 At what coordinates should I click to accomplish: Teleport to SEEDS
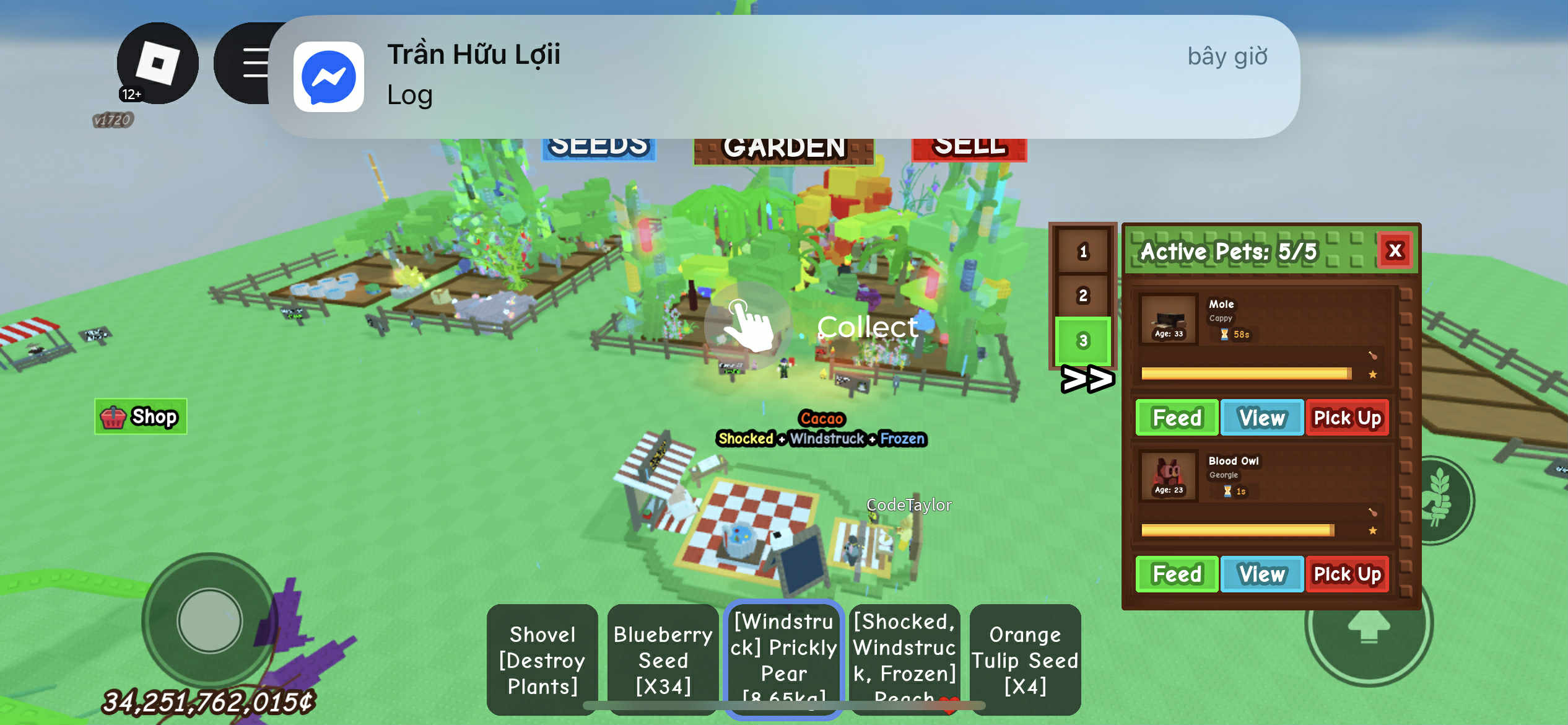pyautogui.click(x=598, y=147)
